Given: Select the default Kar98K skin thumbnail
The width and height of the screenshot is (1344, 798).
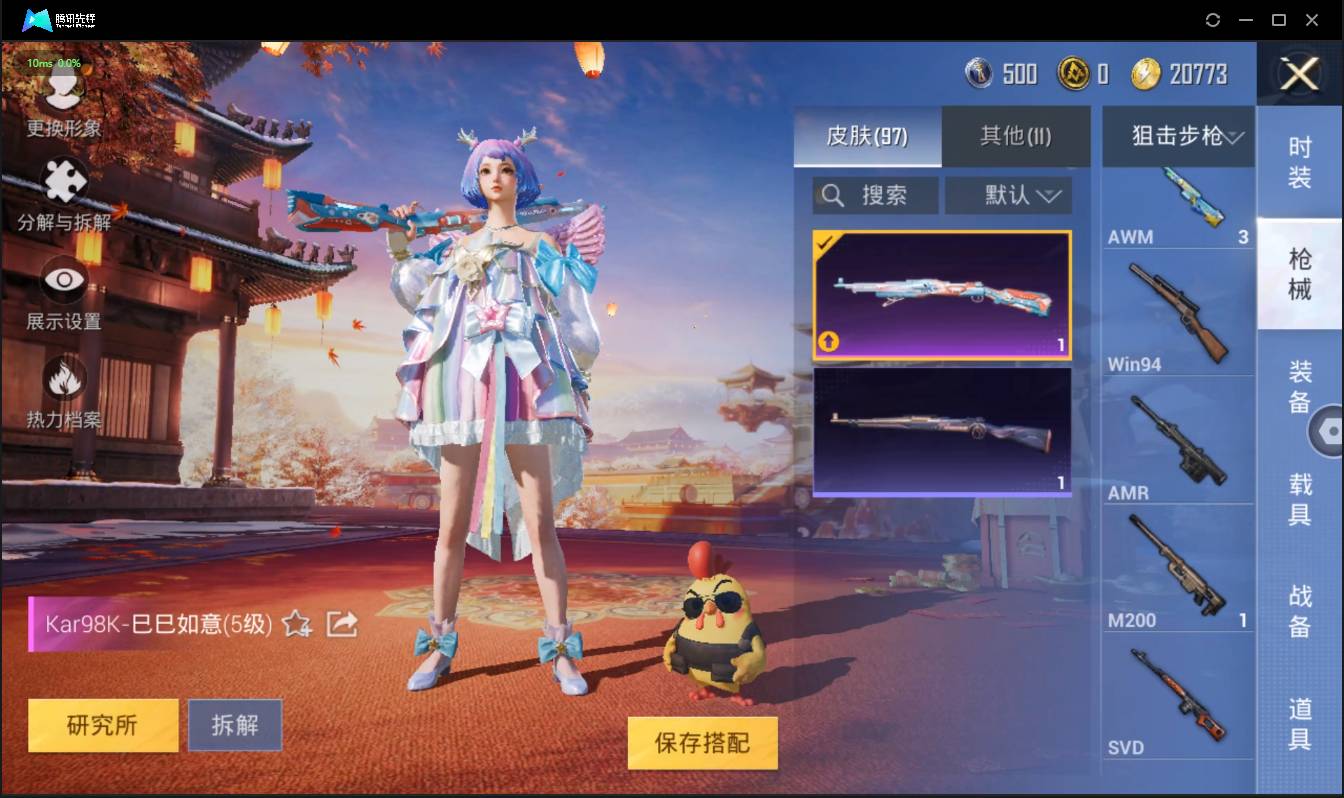Looking at the screenshot, I should pos(941,432).
